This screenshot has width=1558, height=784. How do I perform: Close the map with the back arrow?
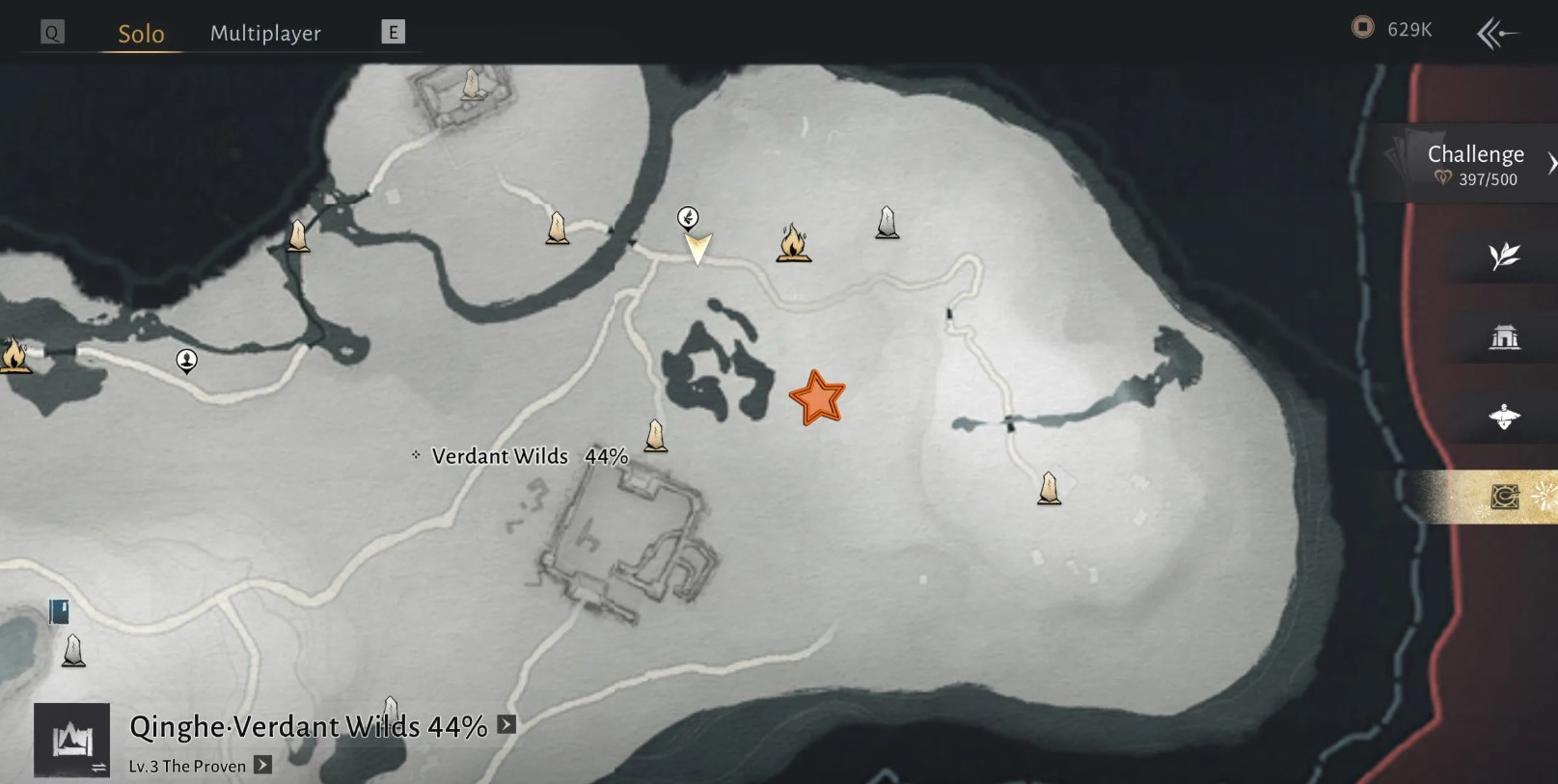coord(1496,34)
